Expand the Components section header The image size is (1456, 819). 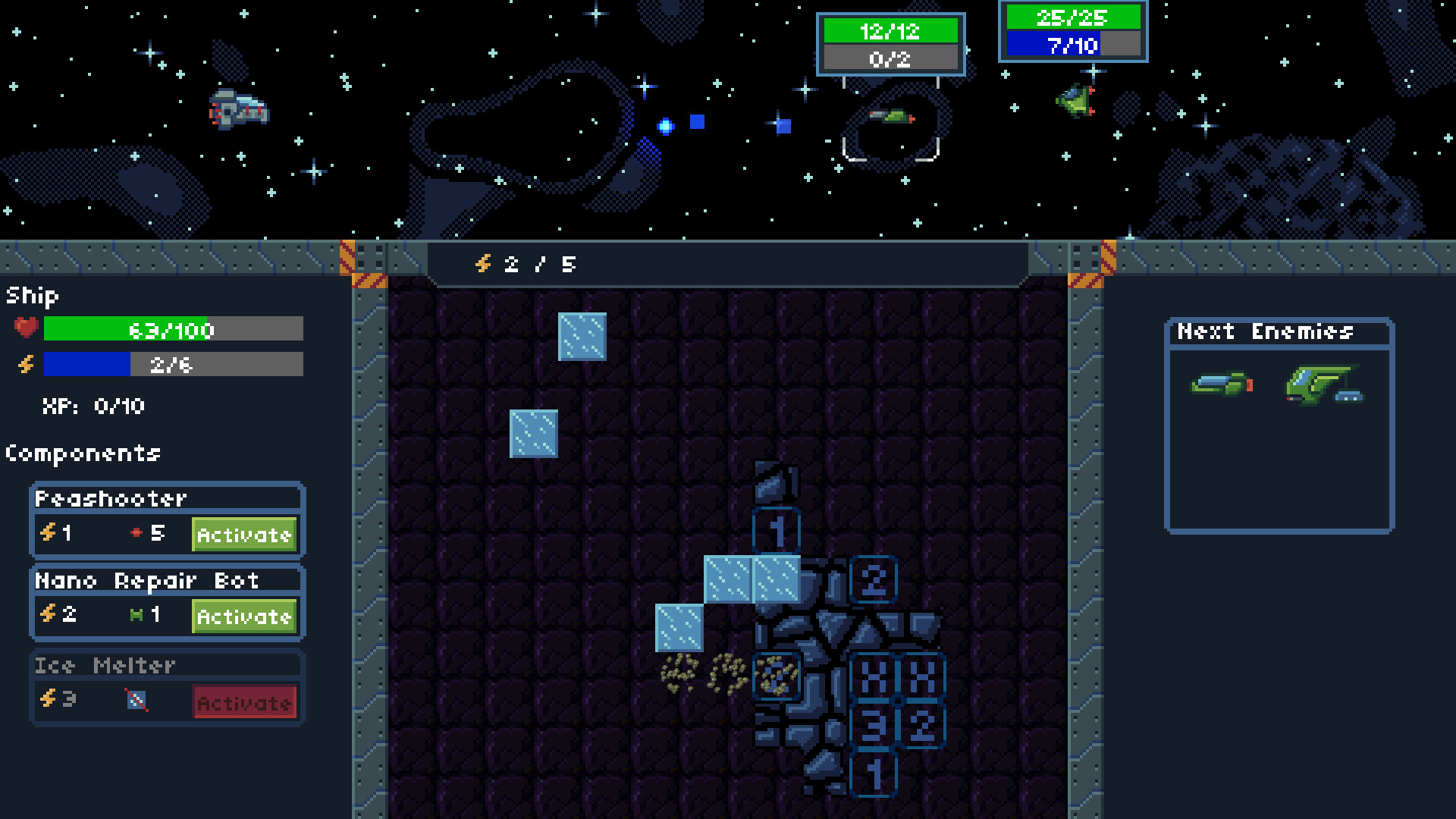click(x=83, y=453)
